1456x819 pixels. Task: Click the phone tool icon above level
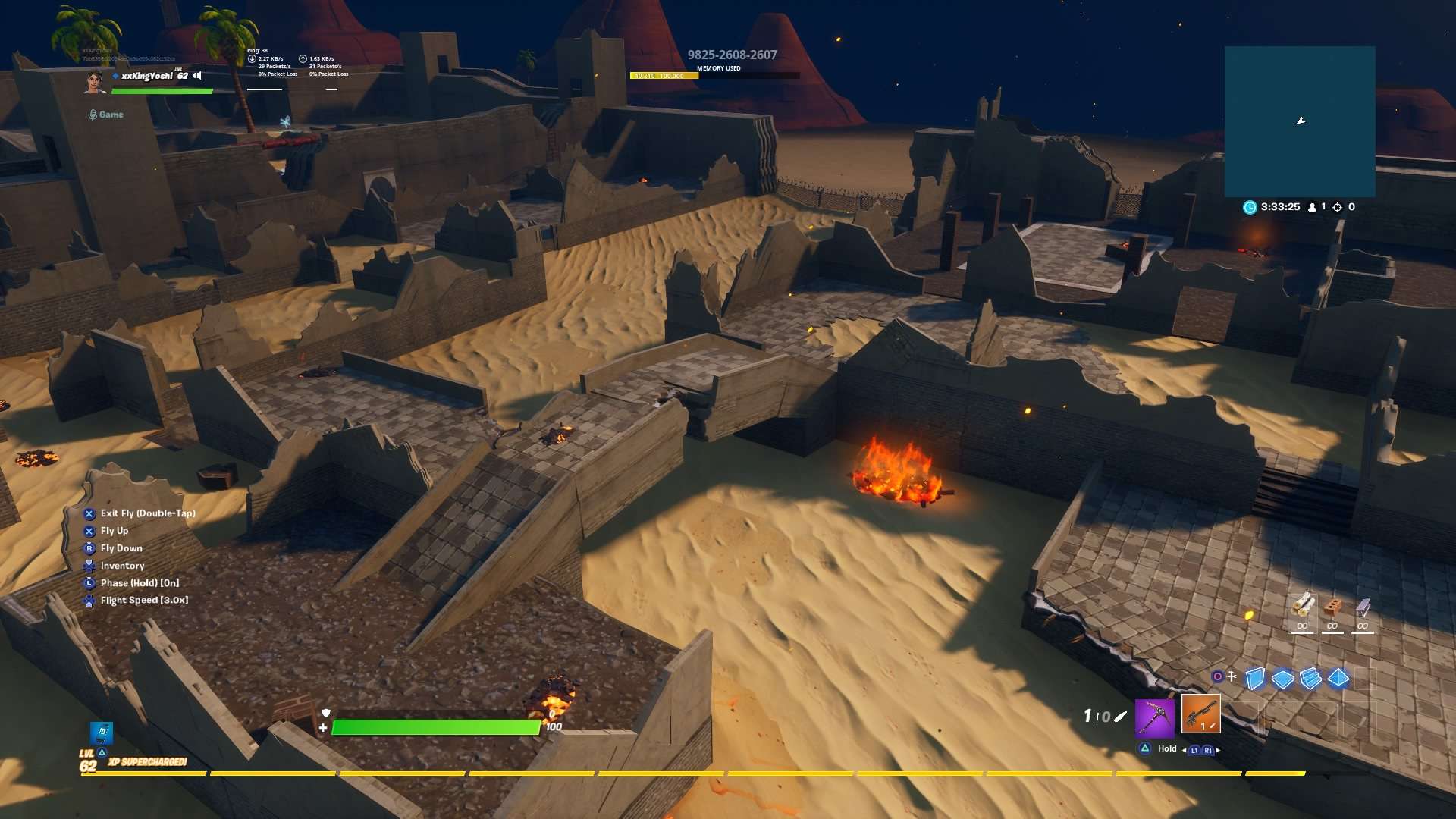pos(102,732)
